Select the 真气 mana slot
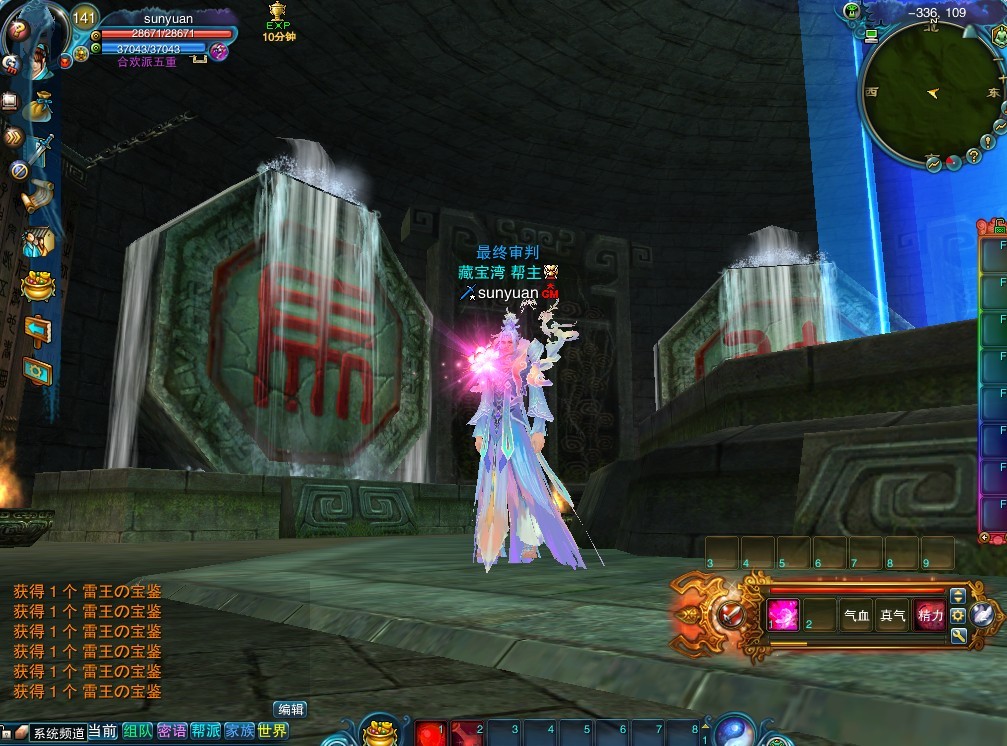1007x746 pixels. tap(892, 615)
